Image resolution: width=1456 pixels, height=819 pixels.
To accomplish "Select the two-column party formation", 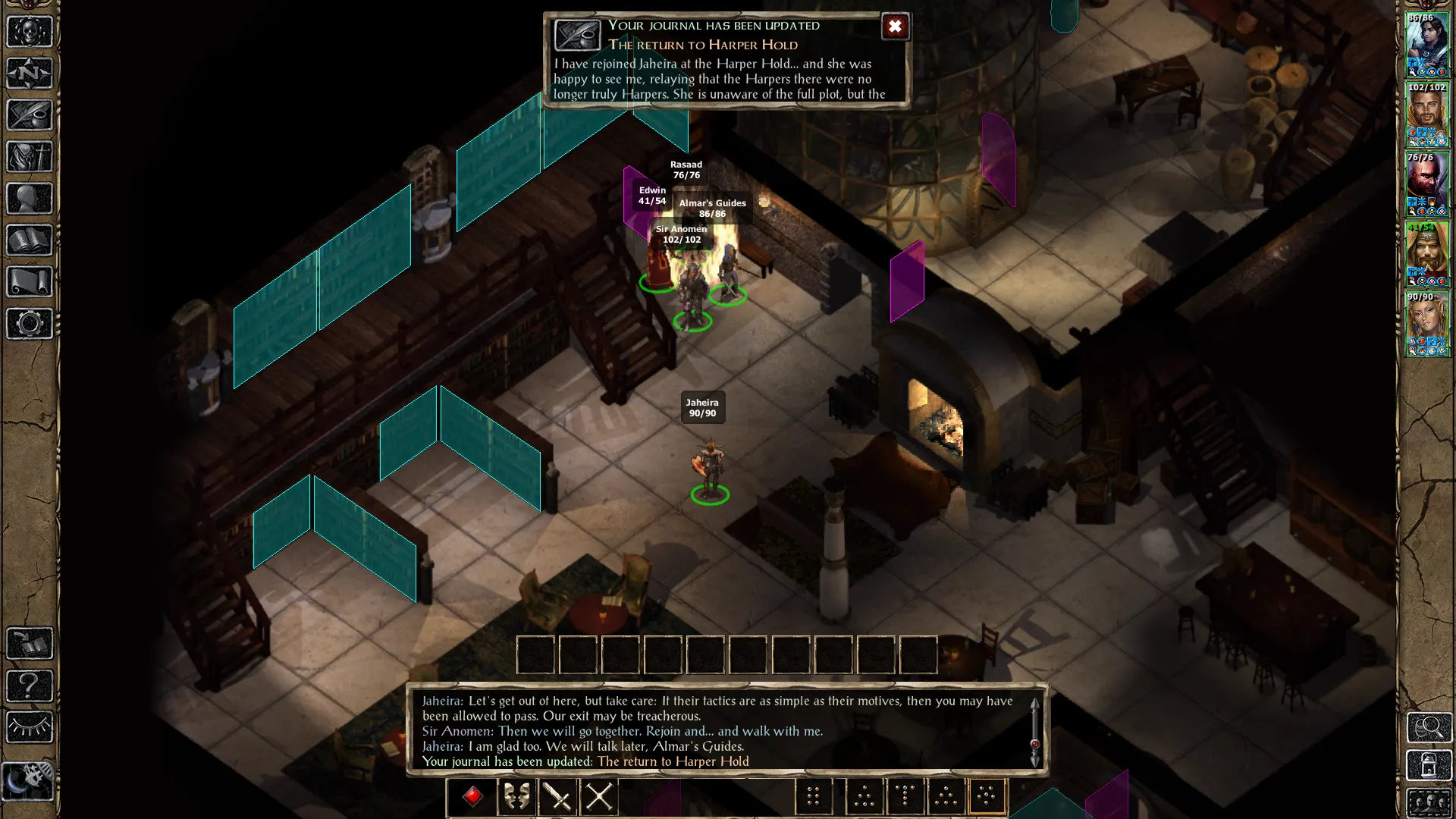I will coord(813,796).
